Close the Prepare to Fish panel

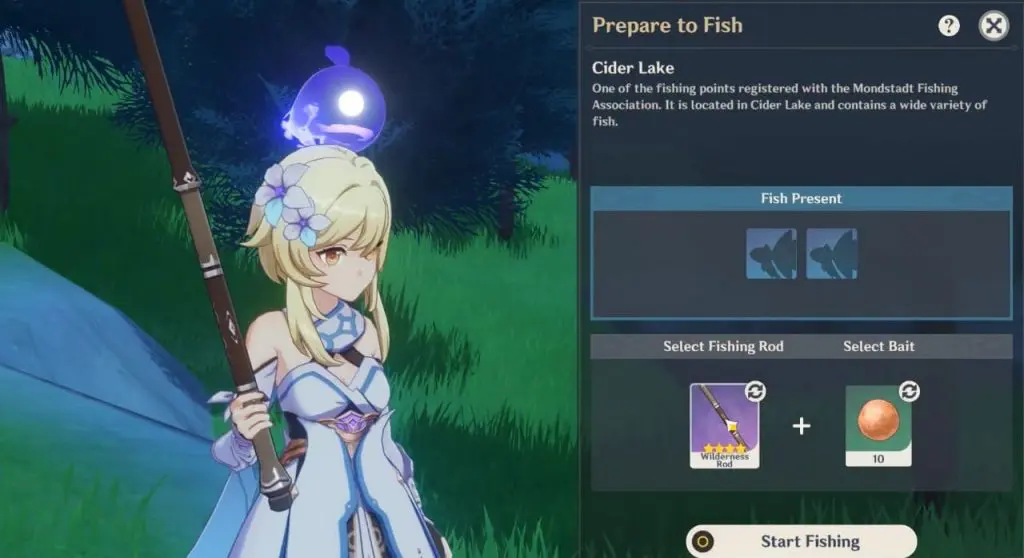click(x=993, y=26)
